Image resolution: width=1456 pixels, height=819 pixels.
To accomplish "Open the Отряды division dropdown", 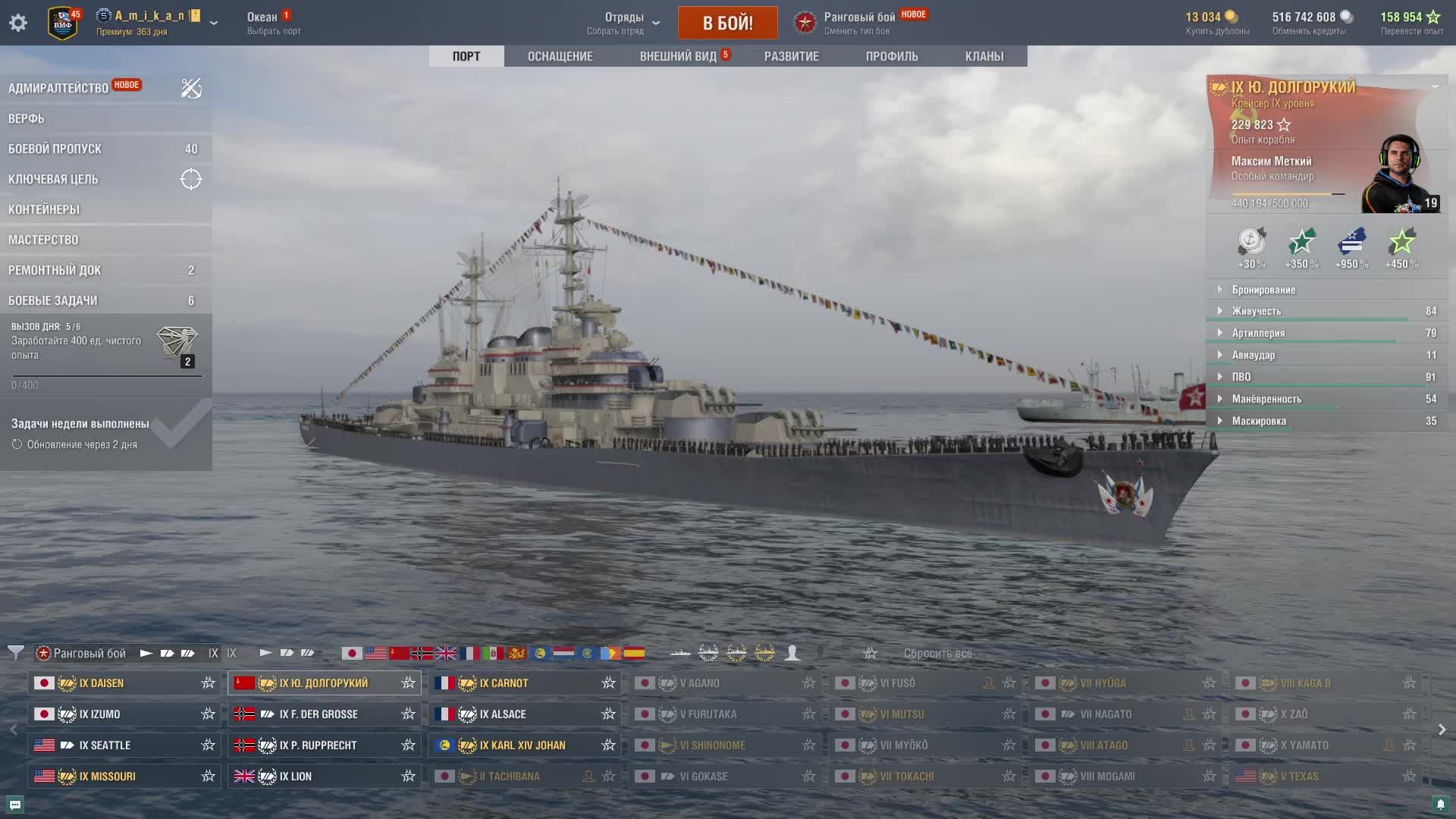I will [x=624, y=23].
